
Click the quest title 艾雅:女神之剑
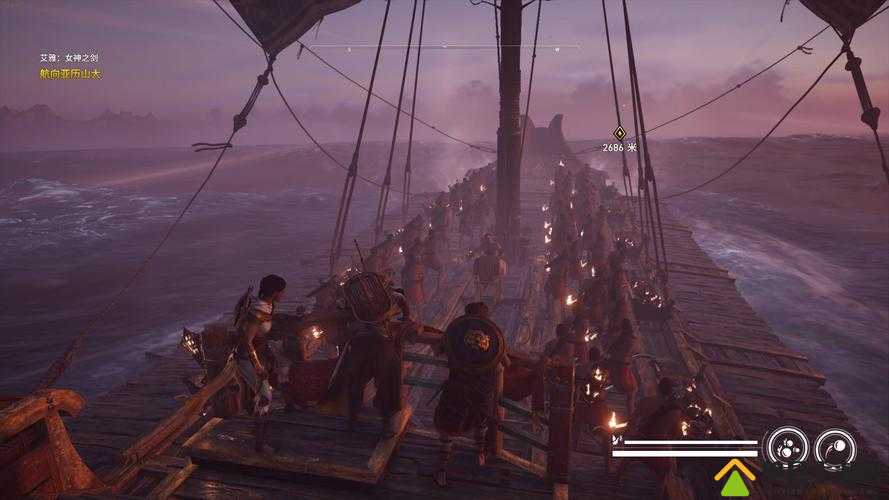[64, 58]
